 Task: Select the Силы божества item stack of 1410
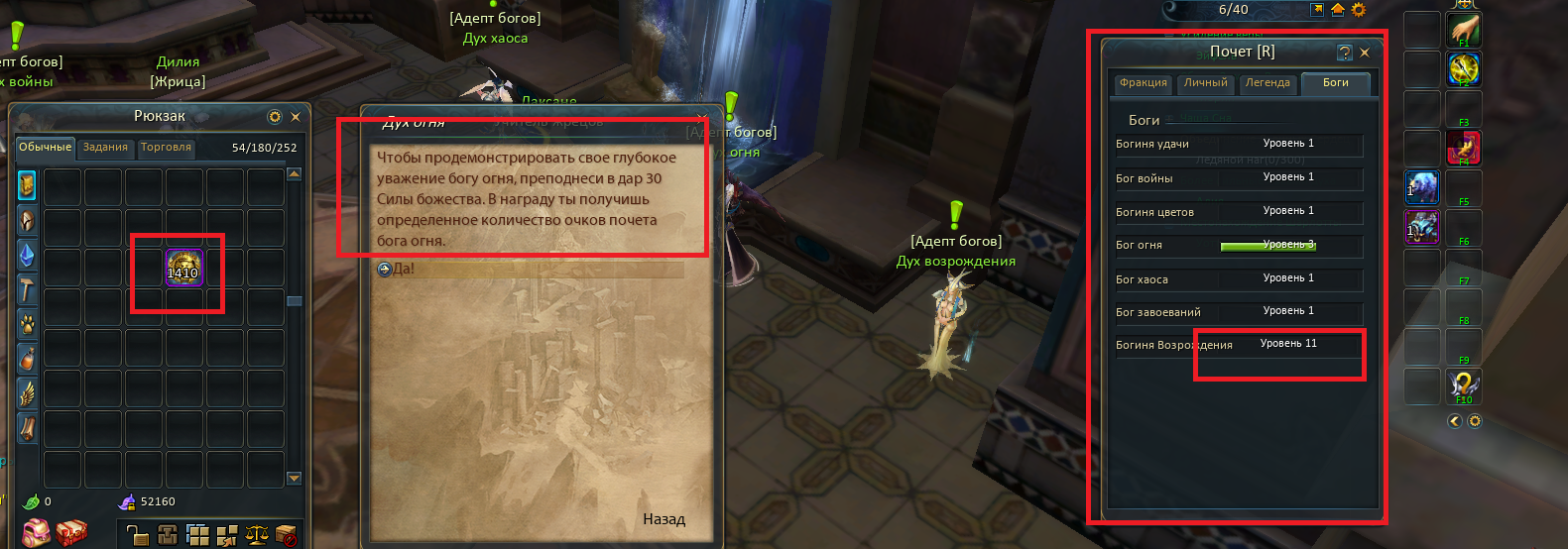pos(183,269)
